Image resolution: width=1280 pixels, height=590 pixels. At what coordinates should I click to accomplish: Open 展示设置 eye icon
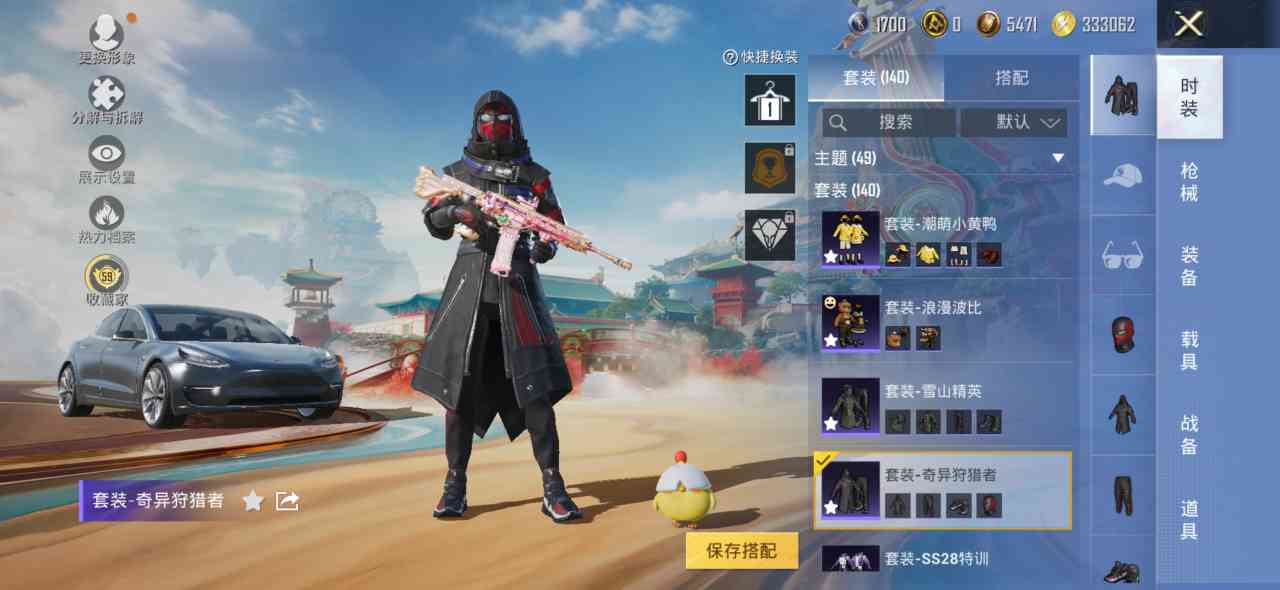pos(107,157)
